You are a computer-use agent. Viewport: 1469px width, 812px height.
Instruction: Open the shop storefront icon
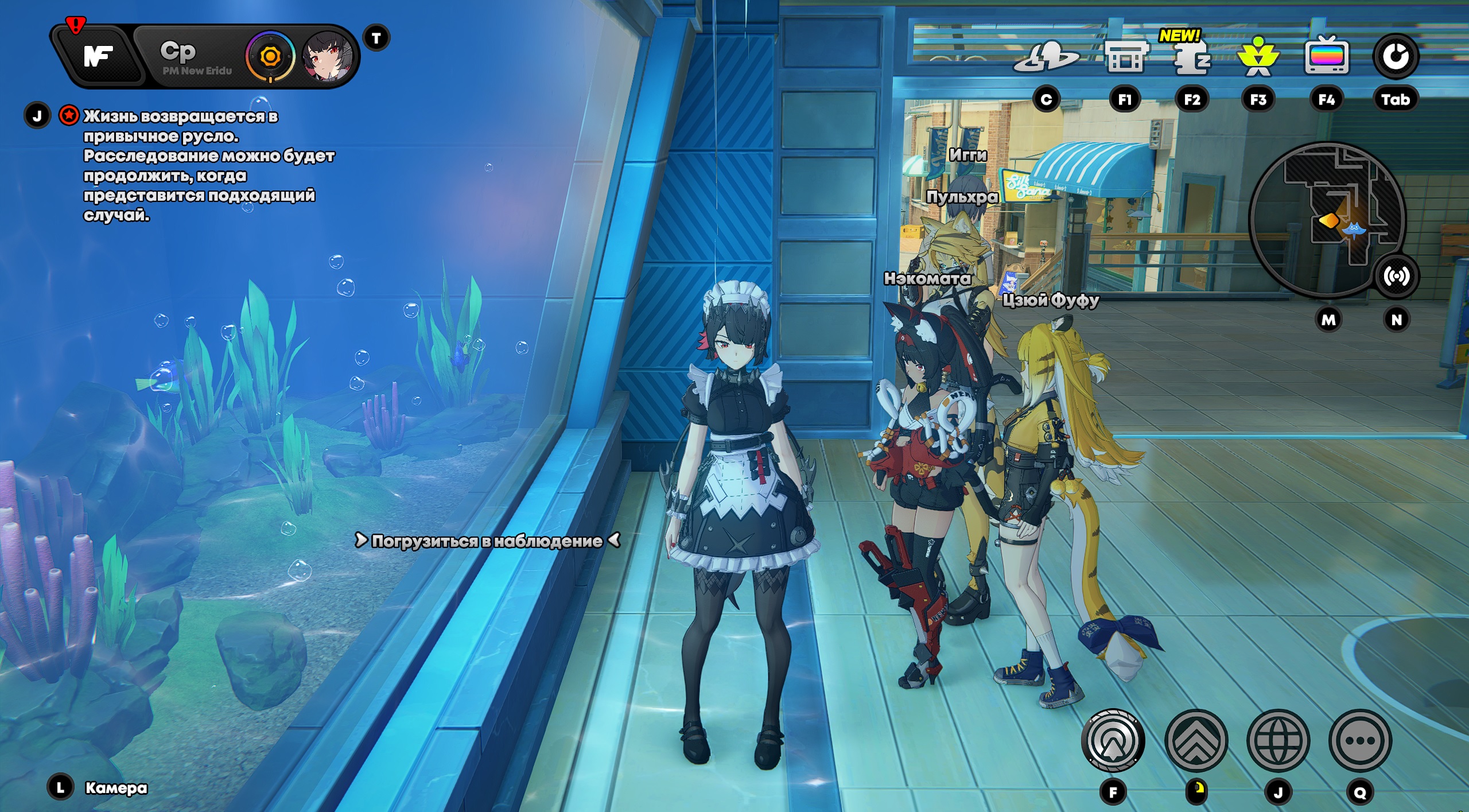1125,57
